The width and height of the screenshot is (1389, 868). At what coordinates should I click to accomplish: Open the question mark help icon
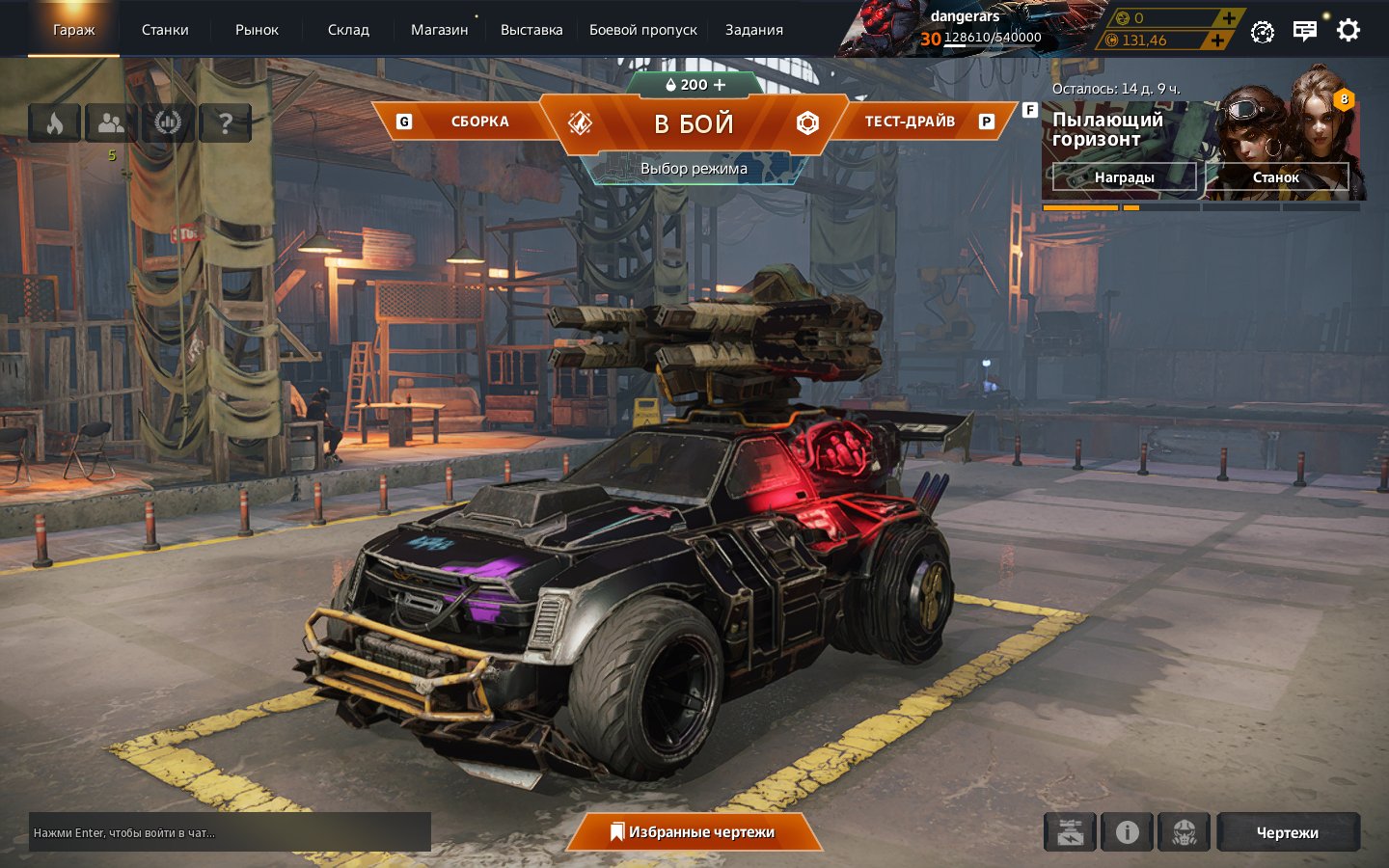point(225,123)
